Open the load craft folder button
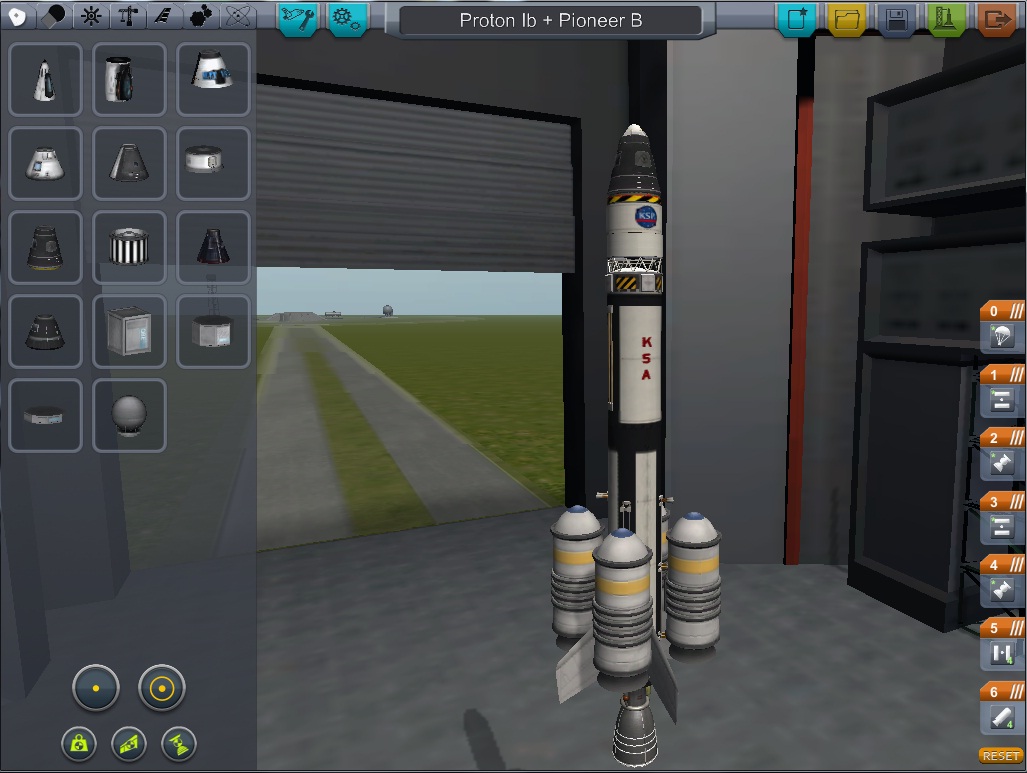The width and height of the screenshot is (1027, 773). pyautogui.click(x=847, y=19)
